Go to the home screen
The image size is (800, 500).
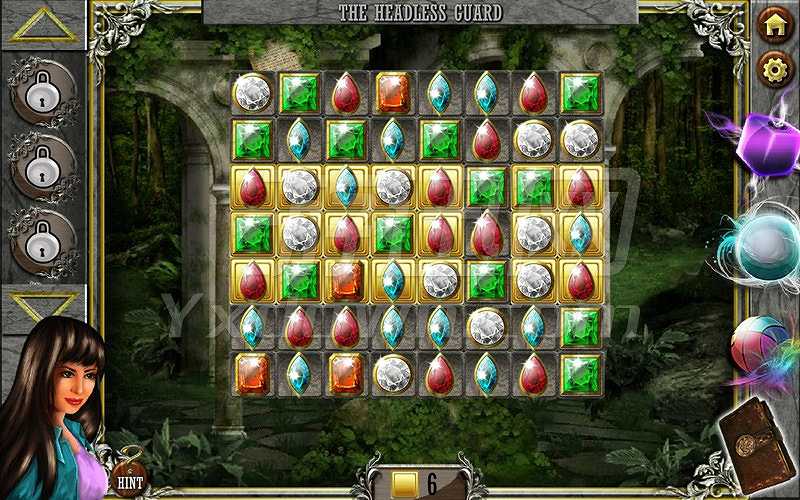click(774, 24)
